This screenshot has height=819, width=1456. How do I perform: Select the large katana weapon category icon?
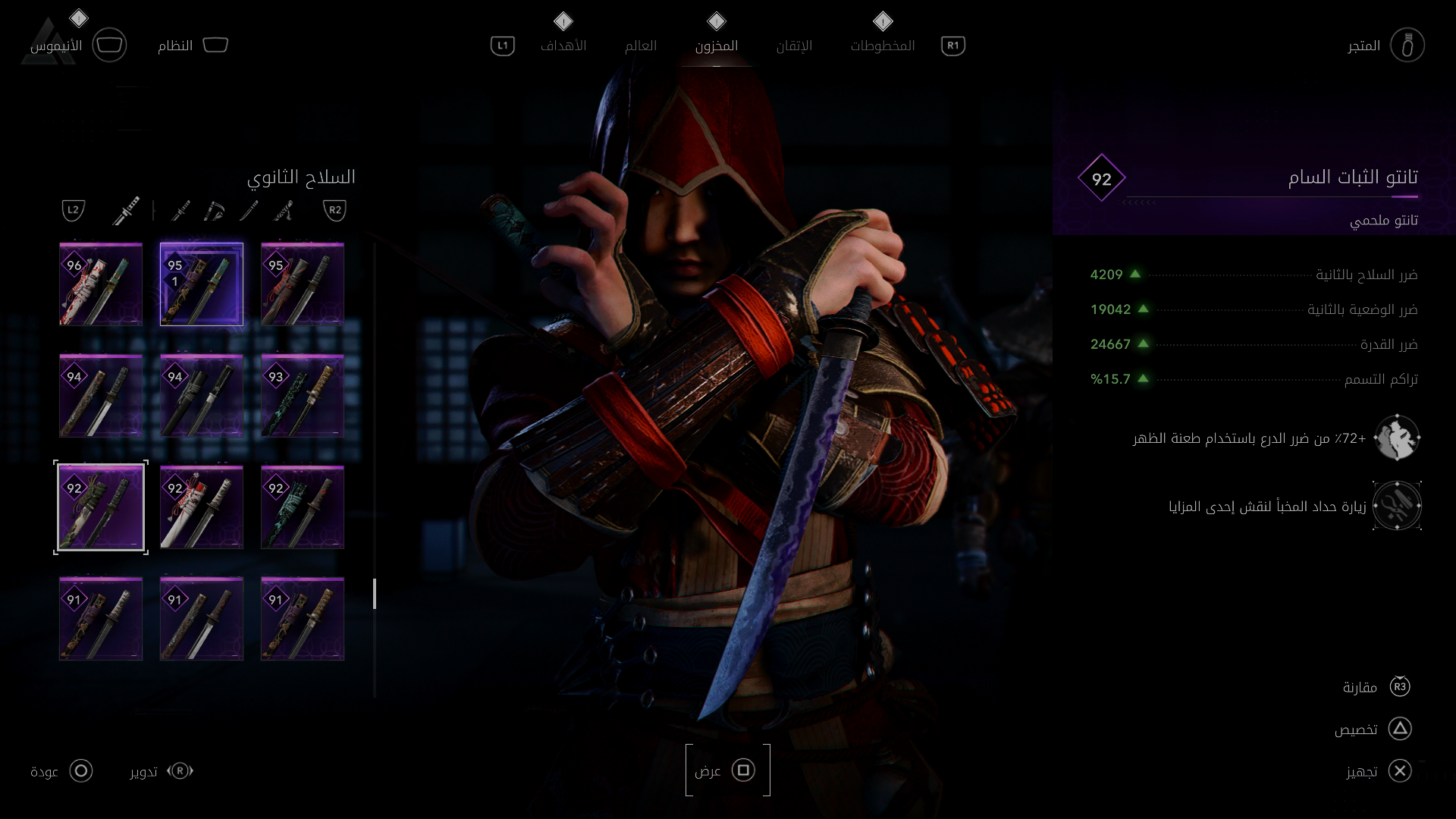(x=127, y=210)
